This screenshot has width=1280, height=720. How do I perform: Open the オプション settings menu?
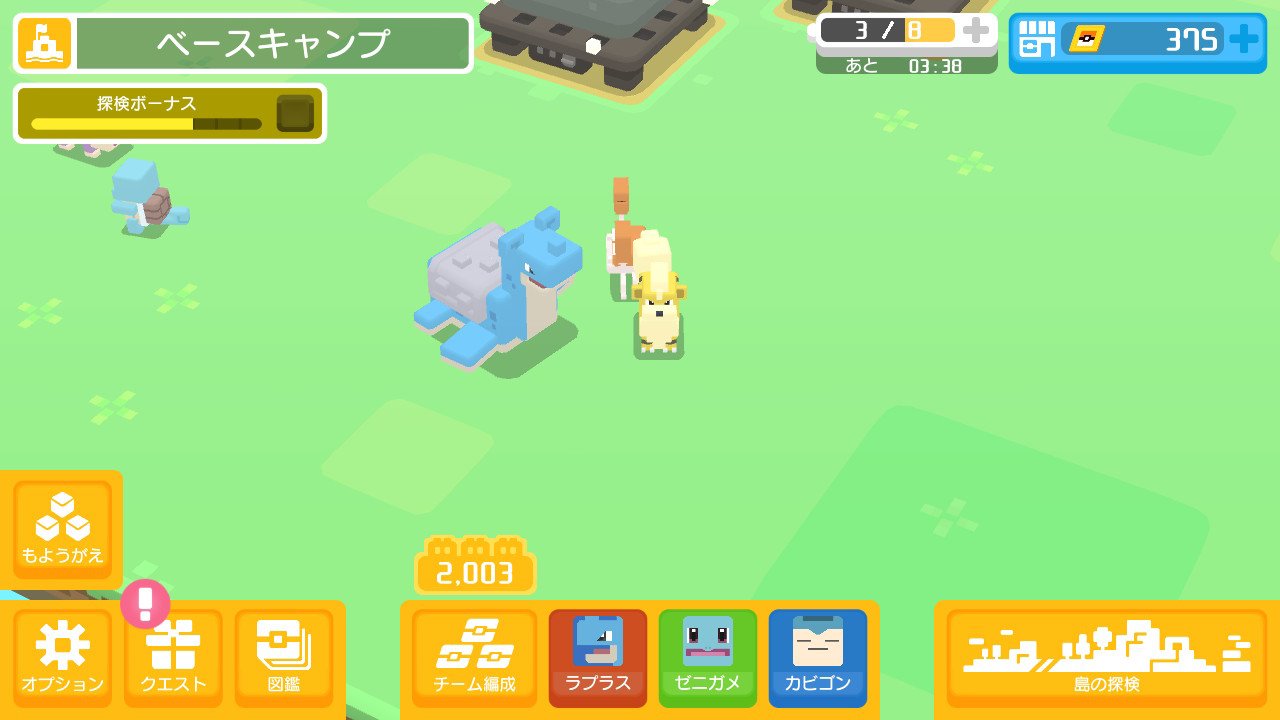tap(63, 655)
